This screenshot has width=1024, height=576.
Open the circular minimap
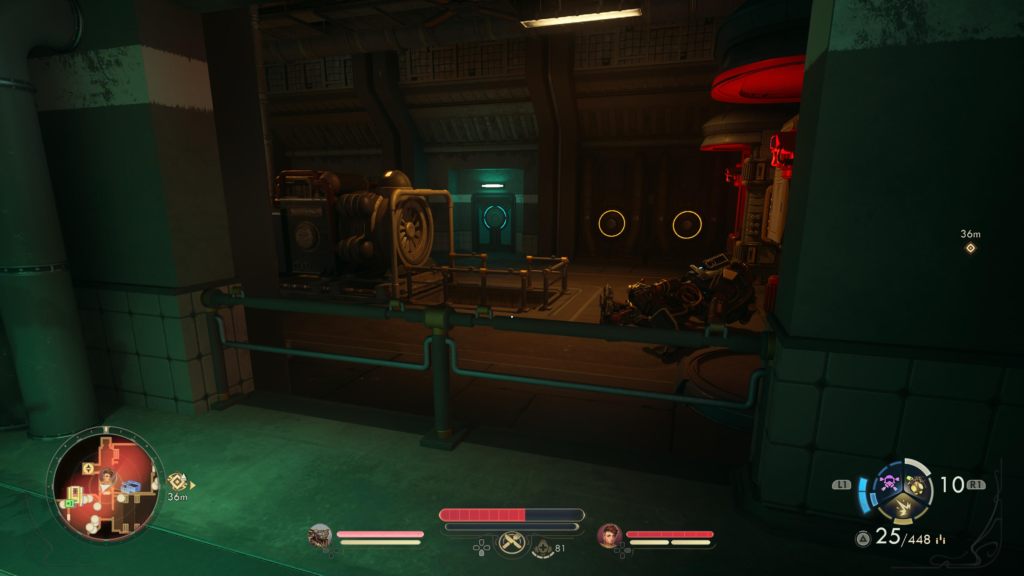tap(106, 485)
